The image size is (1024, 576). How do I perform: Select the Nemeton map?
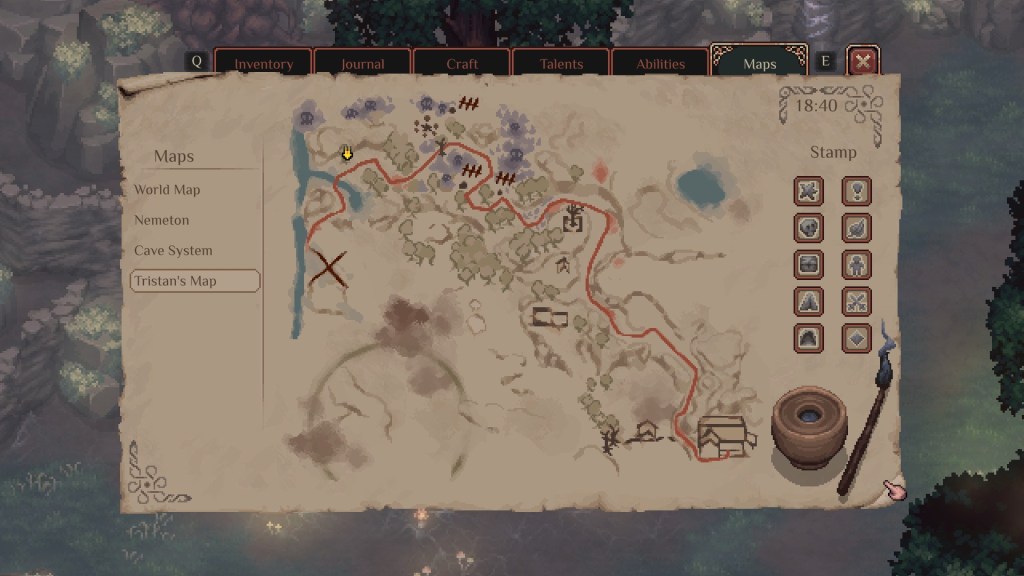(161, 220)
